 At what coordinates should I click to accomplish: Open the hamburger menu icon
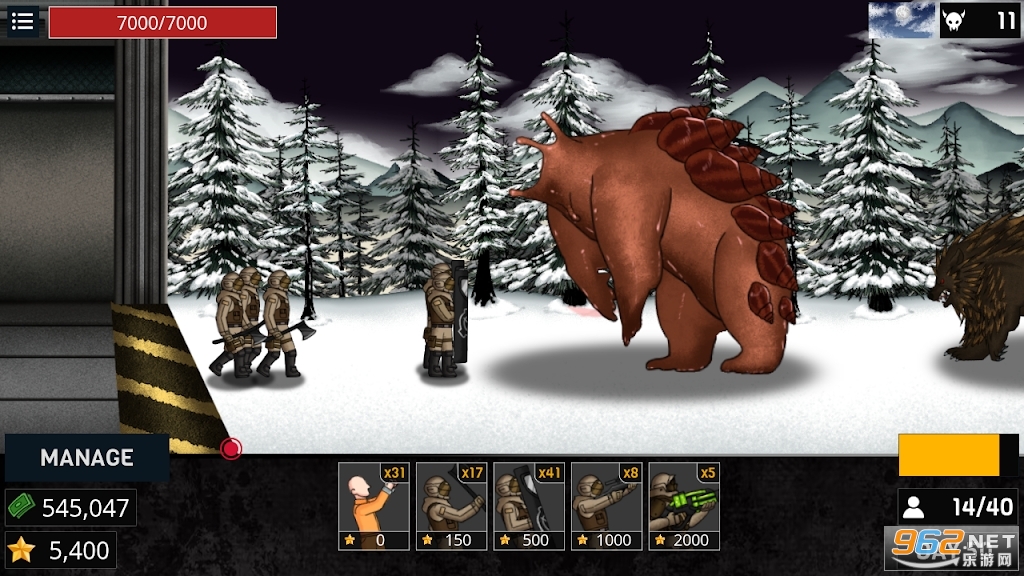click(22, 21)
